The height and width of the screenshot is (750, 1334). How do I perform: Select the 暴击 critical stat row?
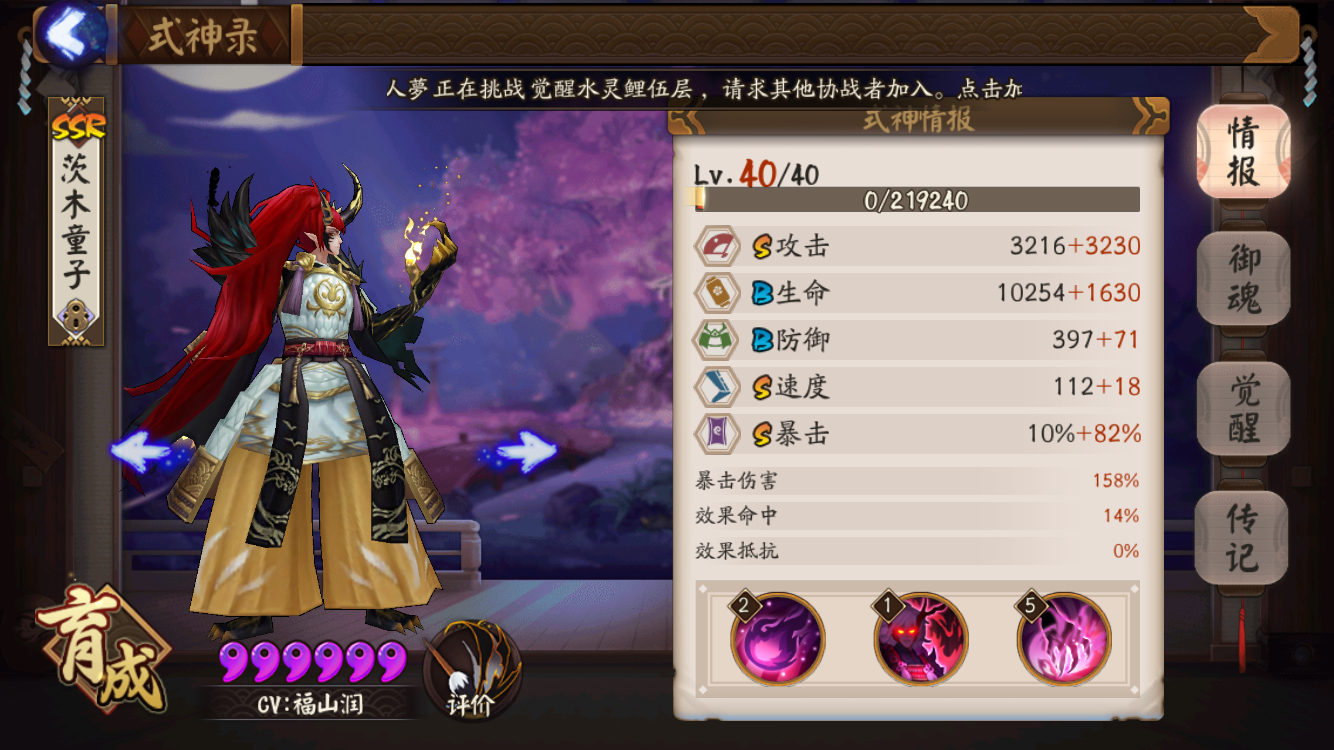(x=918, y=434)
